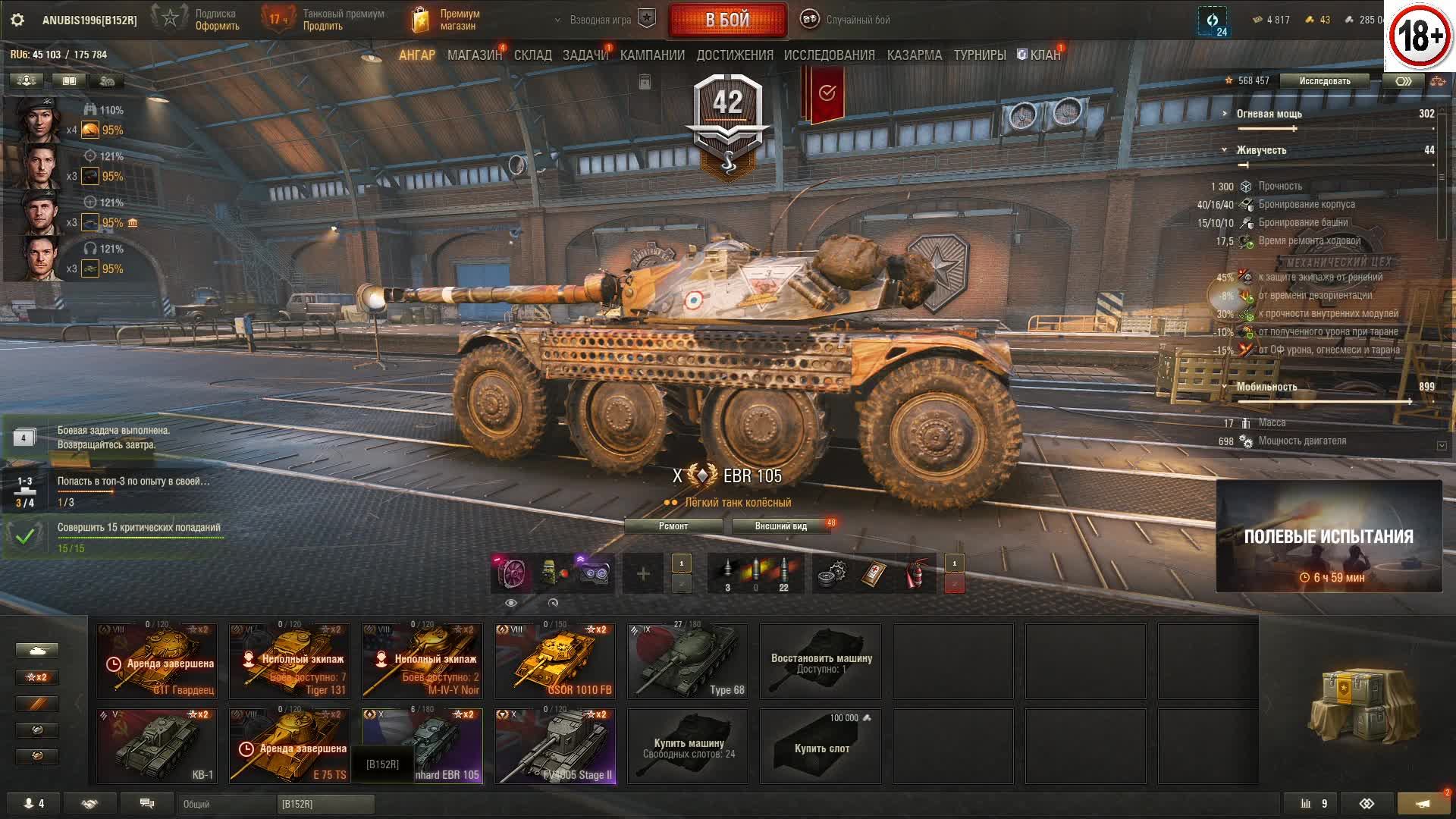Open the МАГАЗИН tab

474,55
